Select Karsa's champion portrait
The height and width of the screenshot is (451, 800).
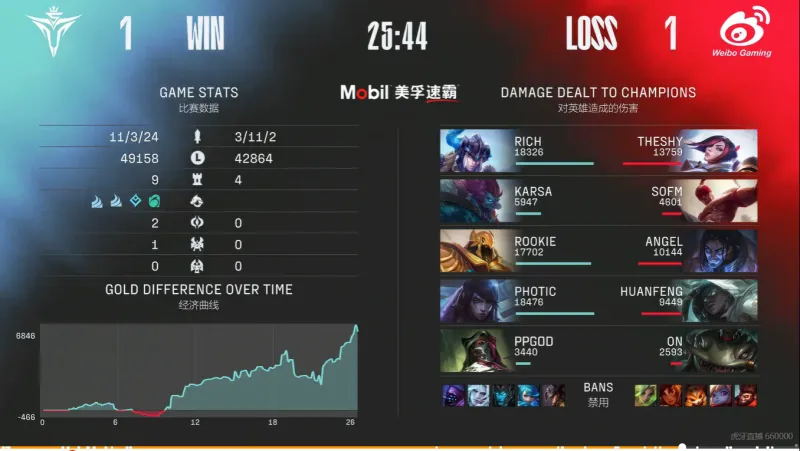475,200
